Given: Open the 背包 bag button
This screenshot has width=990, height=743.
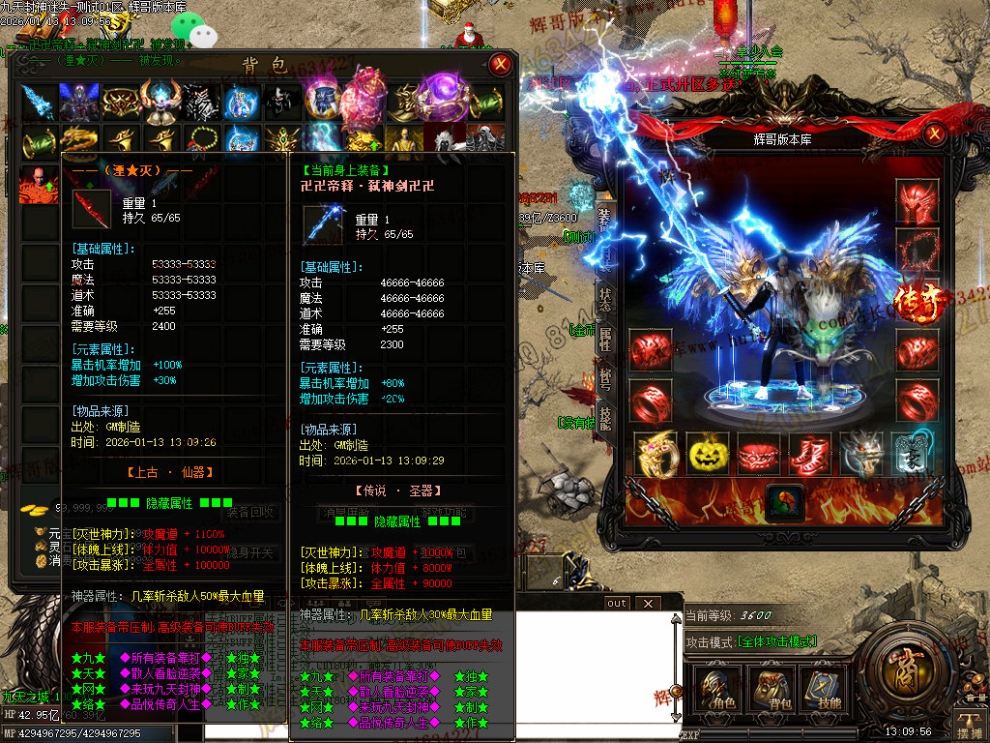Looking at the screenshot, I should [x=771, y=688].
